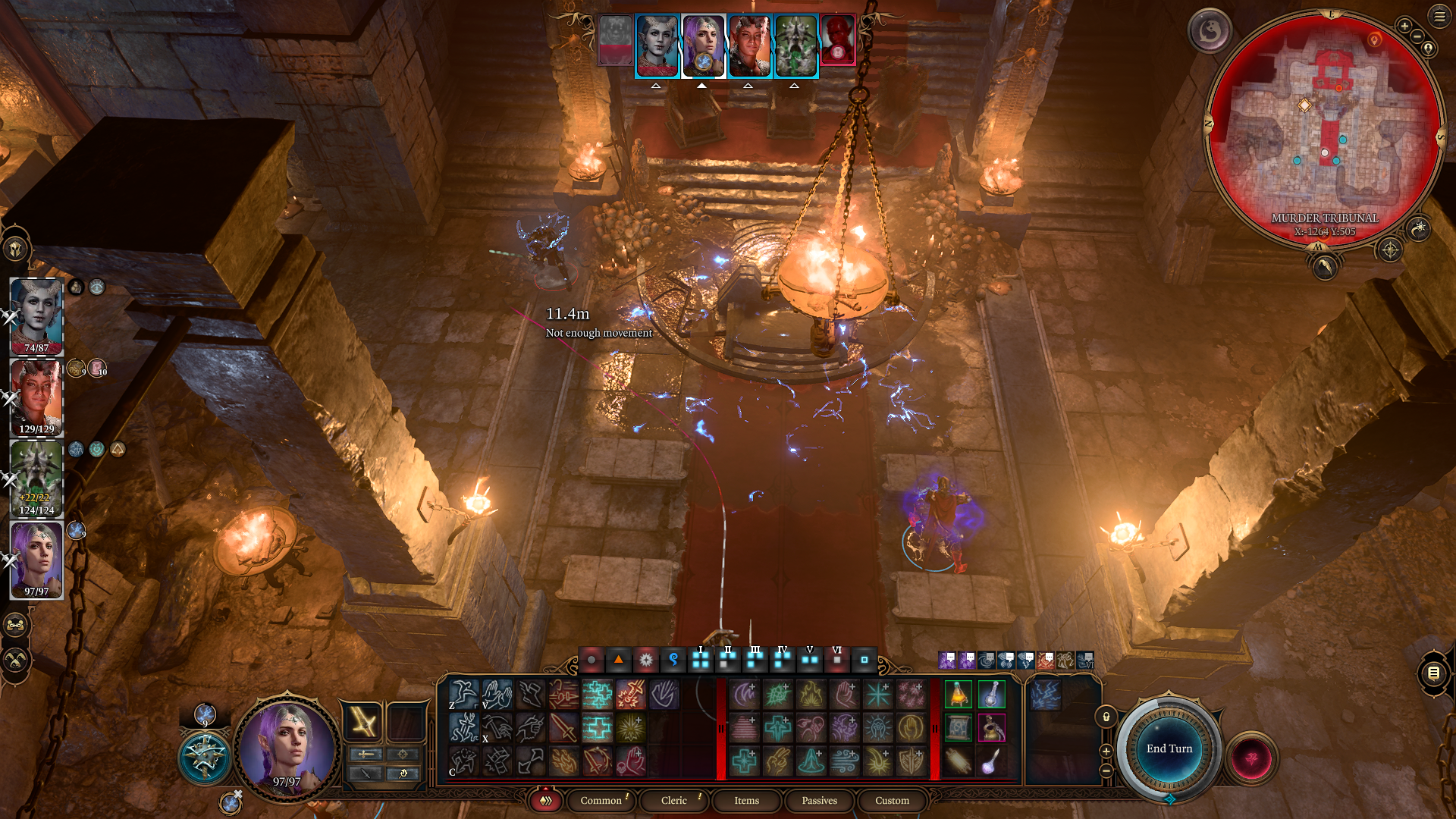Viewport: 1456px width, 819px height.
Task: Show the Items hotbar tab
Action: [746, 801]
